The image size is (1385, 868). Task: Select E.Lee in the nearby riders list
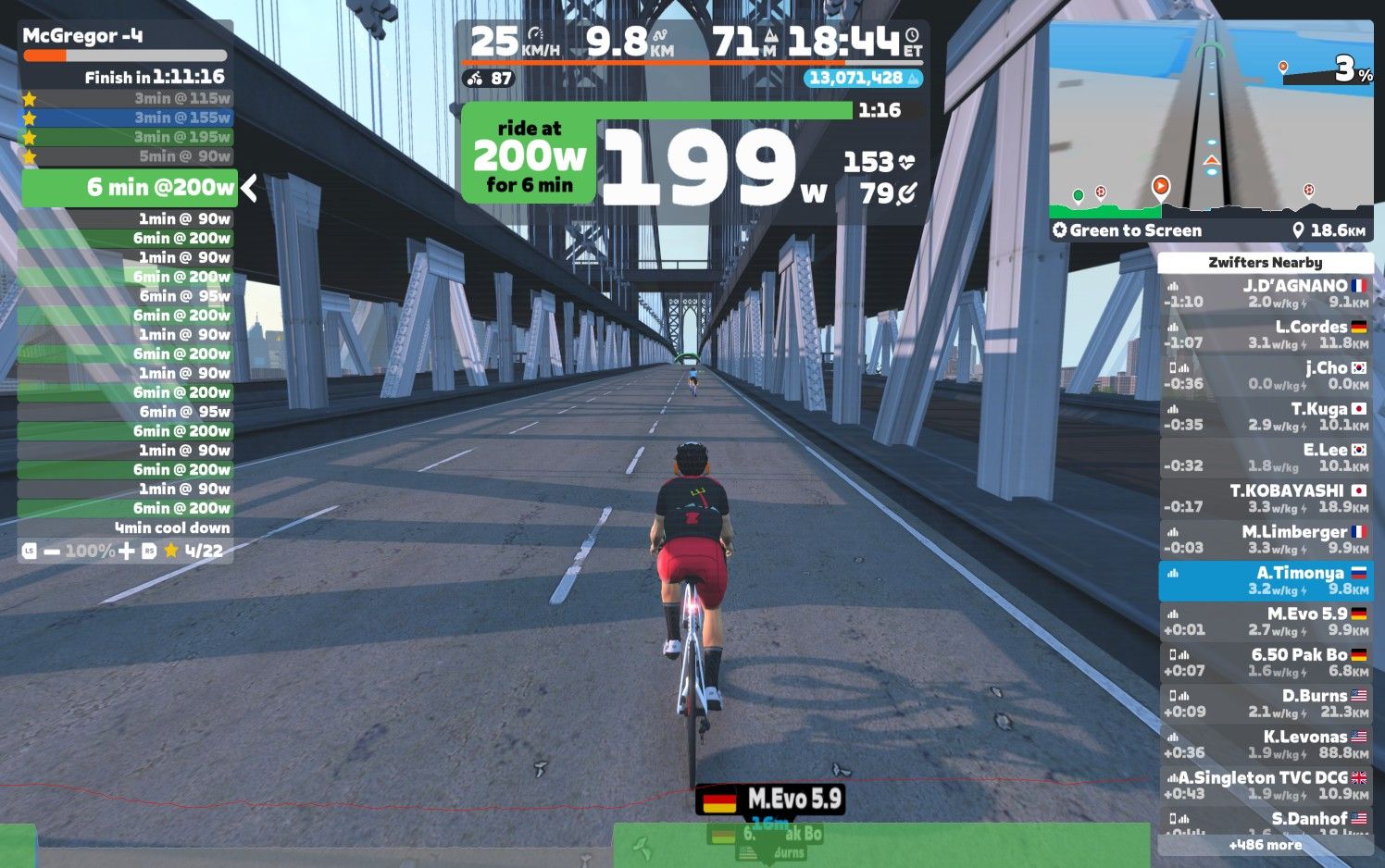click(x=1266, y=457)
